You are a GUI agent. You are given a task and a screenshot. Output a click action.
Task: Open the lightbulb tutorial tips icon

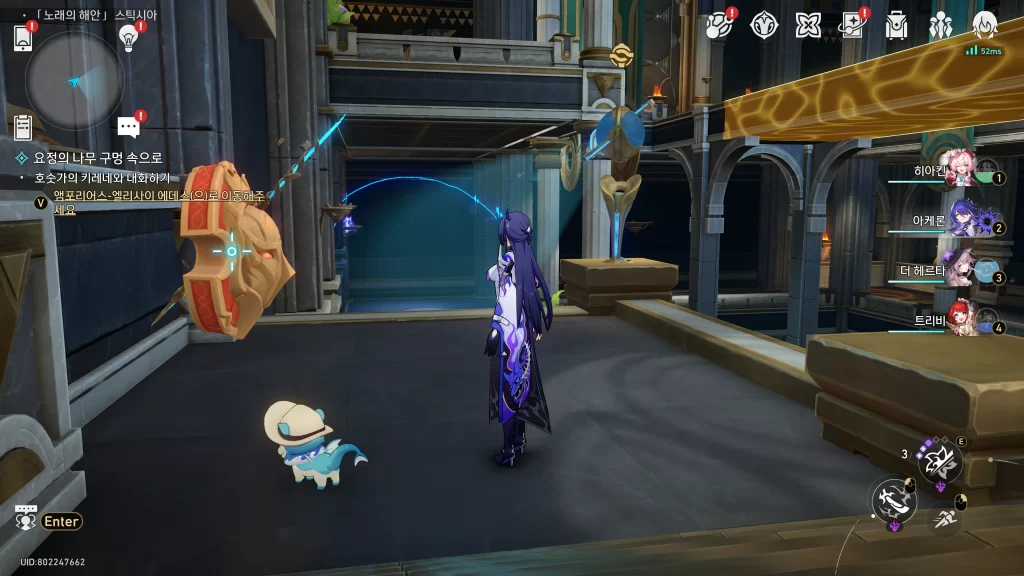pyautogui.click(x=128, y=37)
